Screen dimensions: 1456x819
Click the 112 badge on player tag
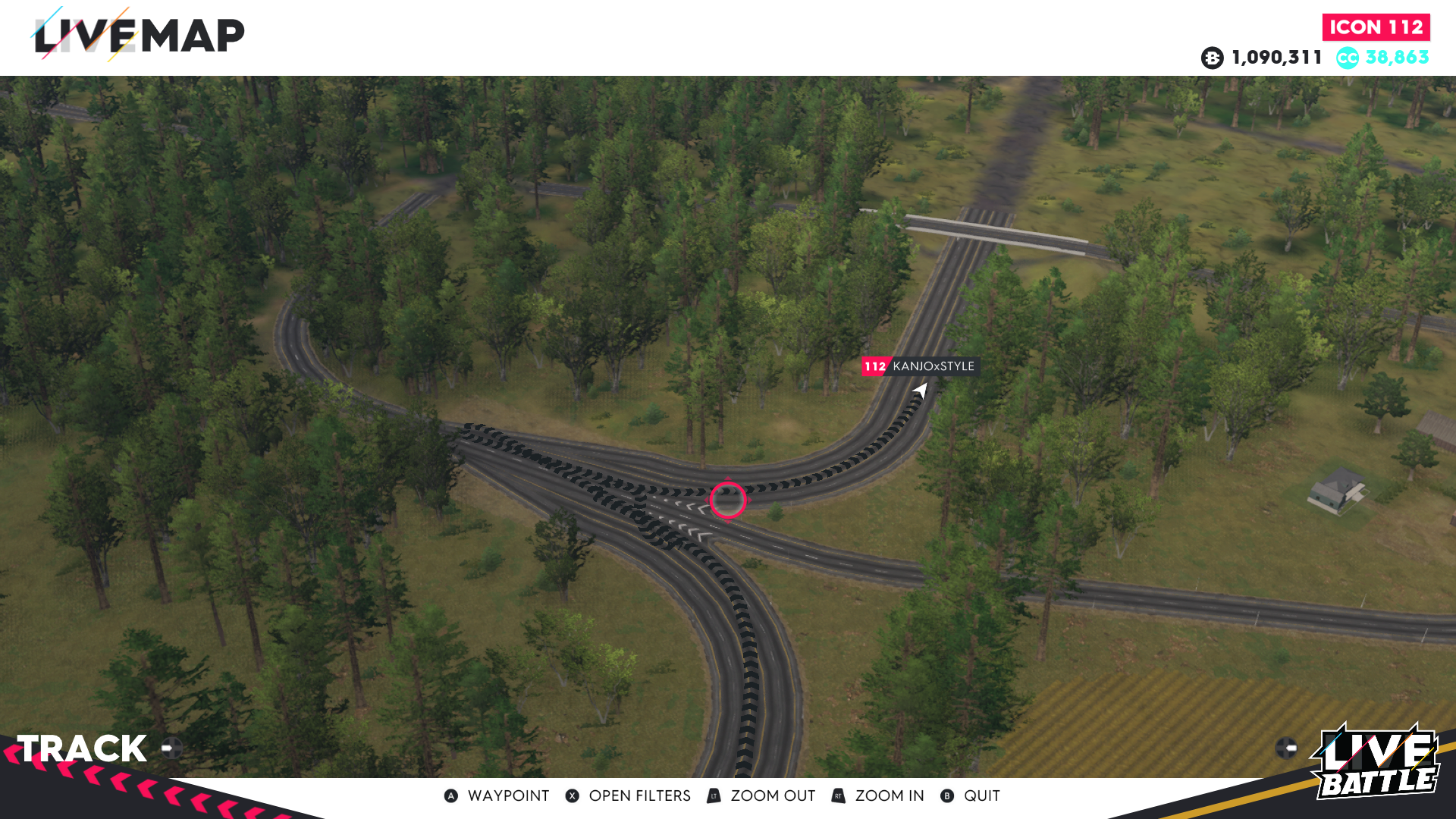(x=877, y=366)
